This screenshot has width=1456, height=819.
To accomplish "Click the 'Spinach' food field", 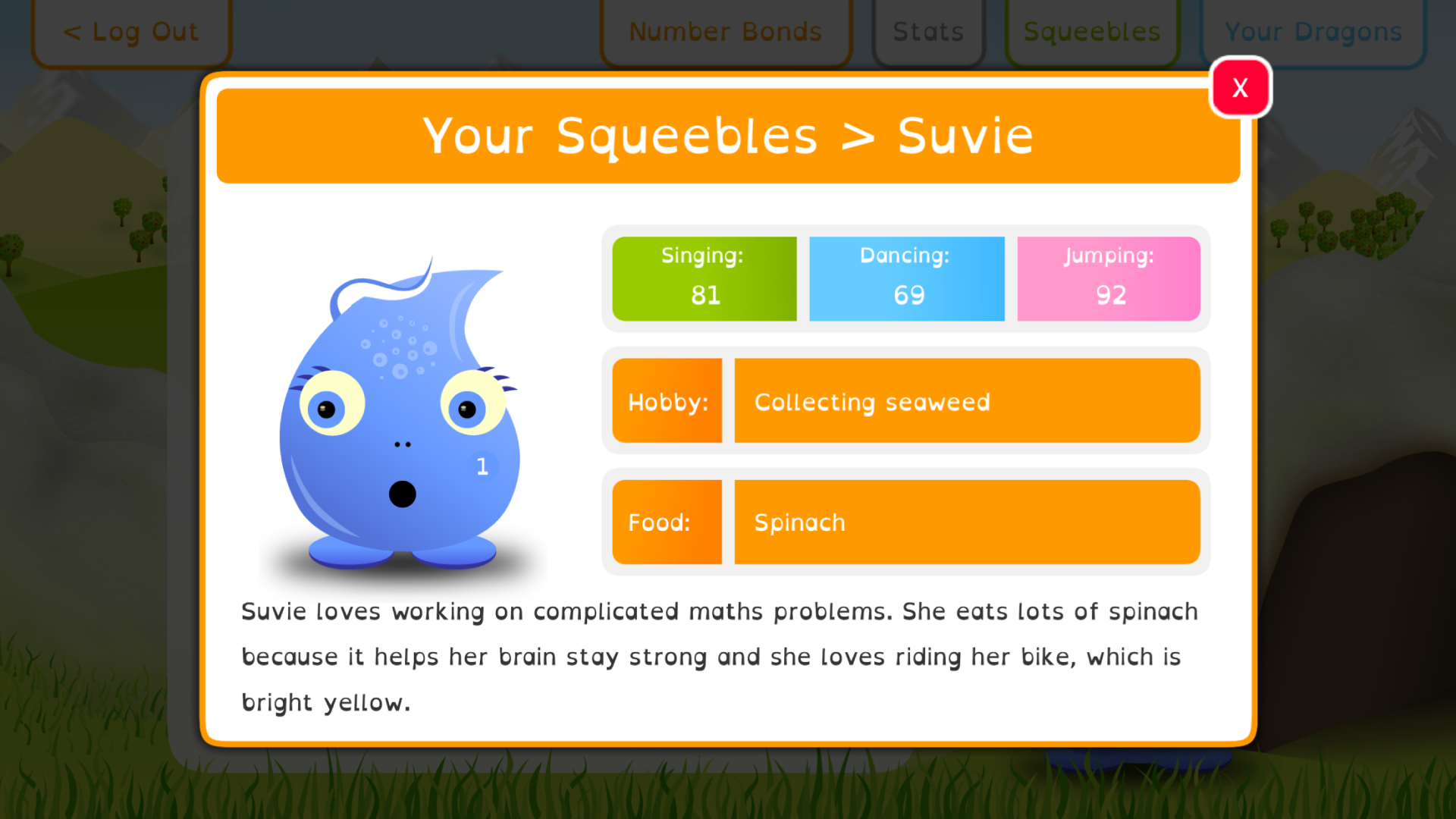I will click(x=967, y=522).
